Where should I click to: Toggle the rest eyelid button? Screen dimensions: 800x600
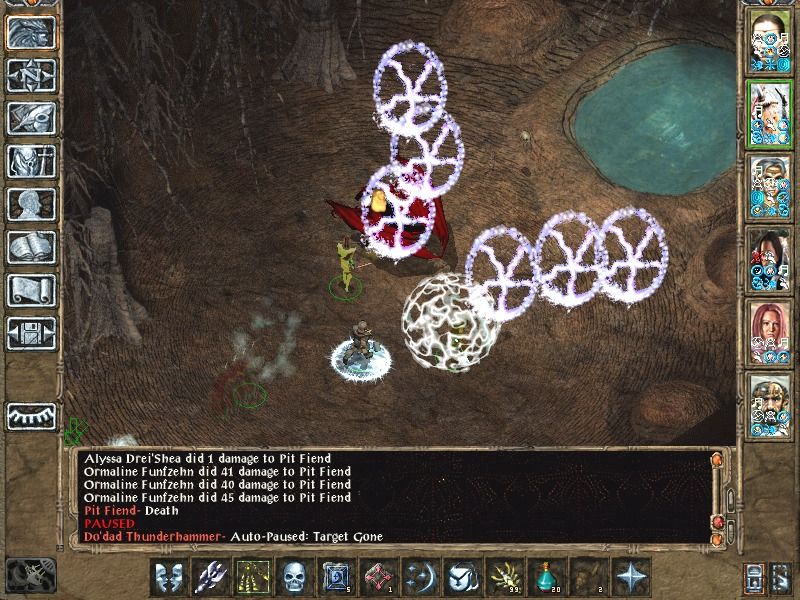pyautogui.click(x=31, y=415)
